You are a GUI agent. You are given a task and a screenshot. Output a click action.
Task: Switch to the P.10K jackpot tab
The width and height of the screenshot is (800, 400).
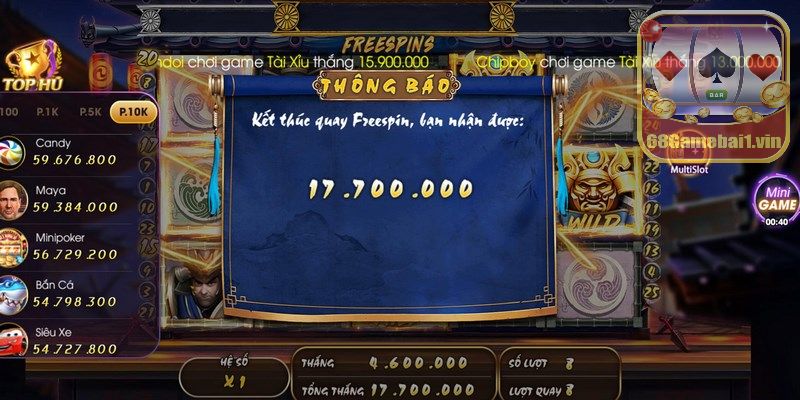pos(133,112)
